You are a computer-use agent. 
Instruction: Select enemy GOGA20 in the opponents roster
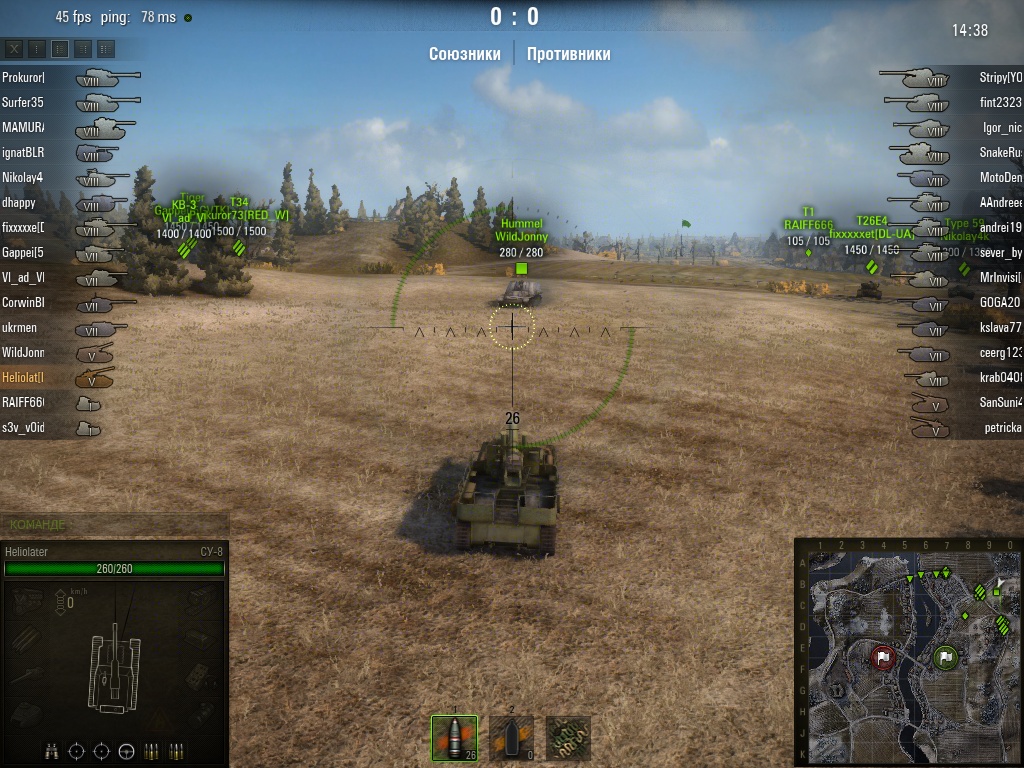[x=1000, y=302]
